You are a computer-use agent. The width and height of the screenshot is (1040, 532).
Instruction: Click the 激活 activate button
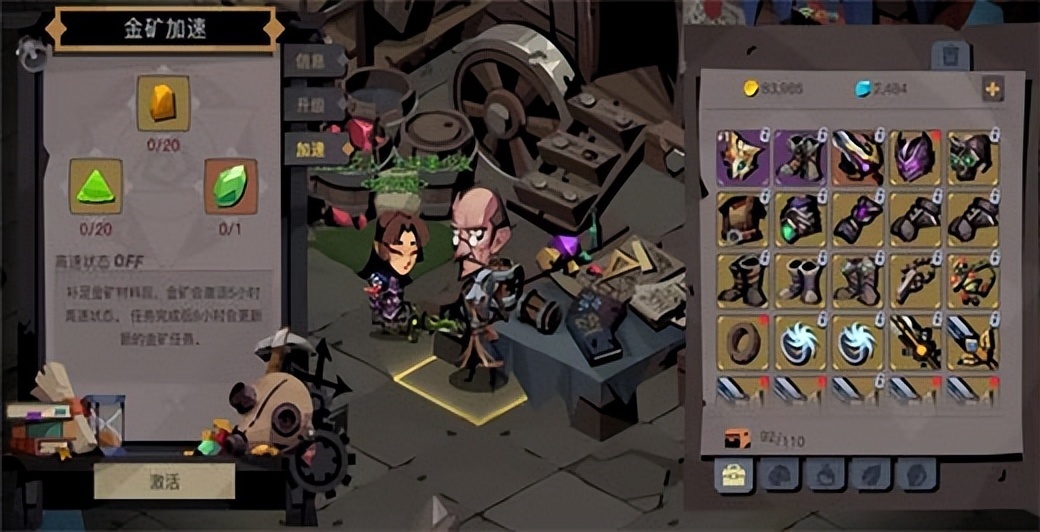click(164, 481)
